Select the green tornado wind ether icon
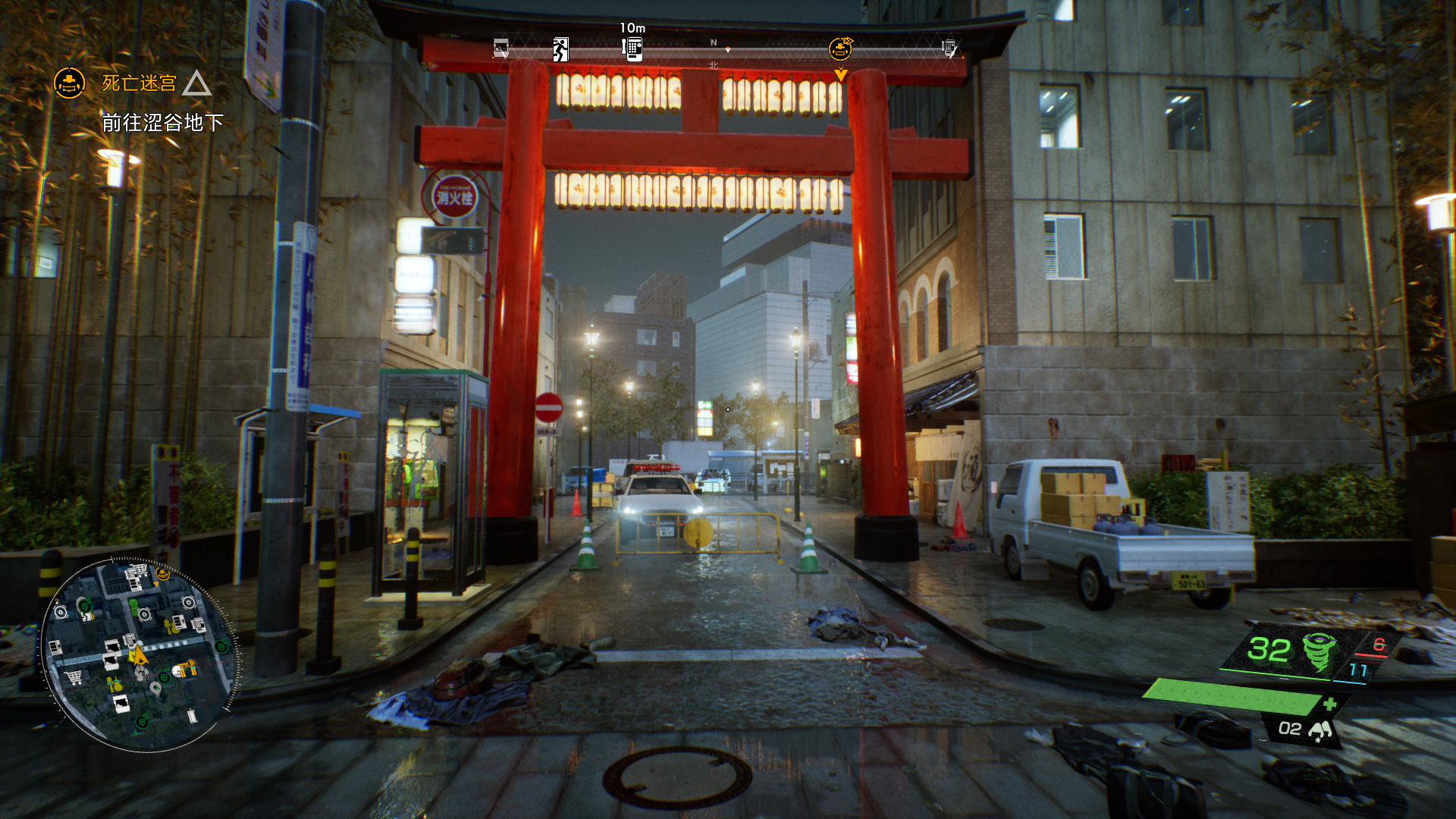This screenshot has height=819, width=1456. 1318,651
